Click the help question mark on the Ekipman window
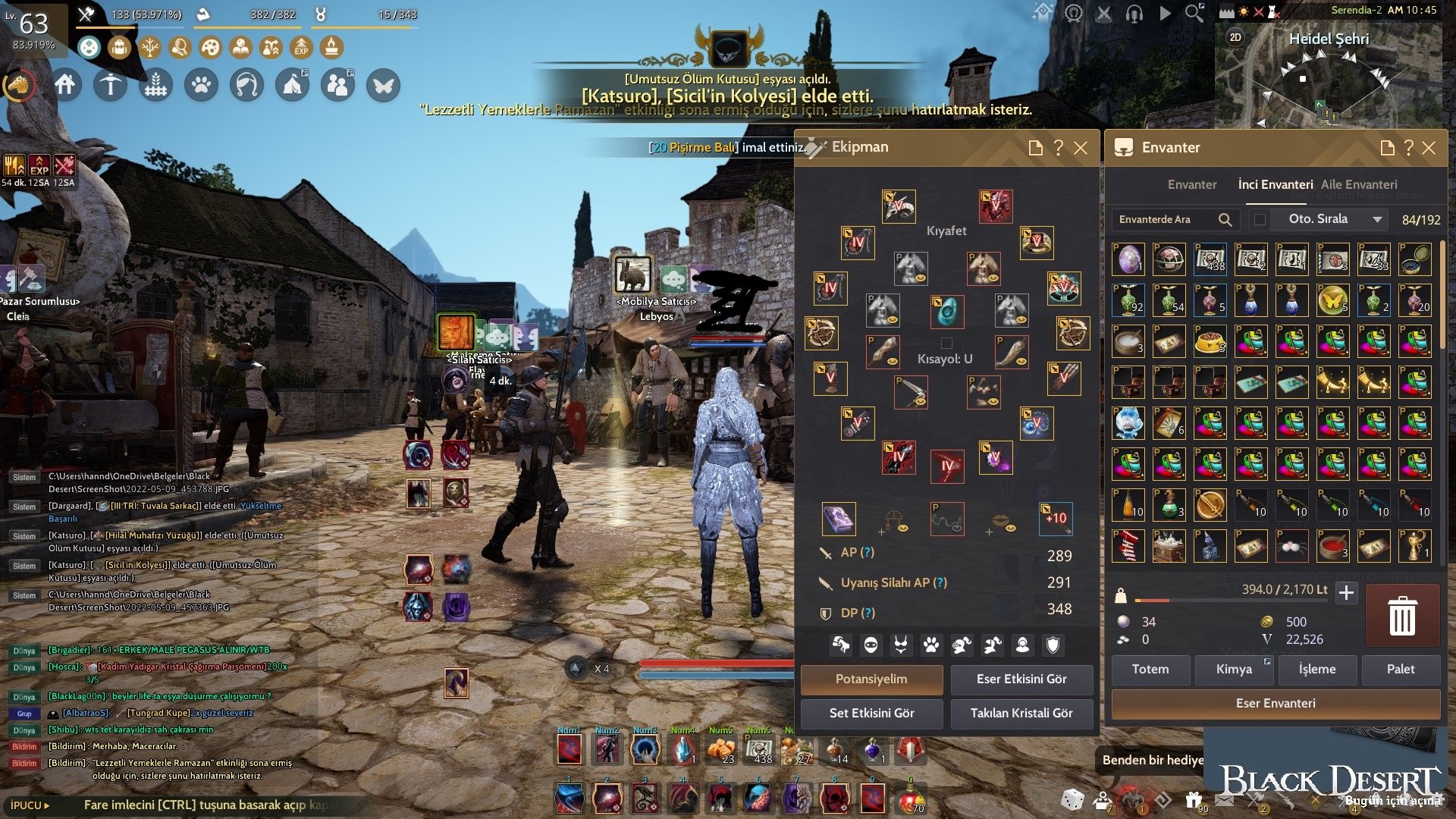 (1059, 147)
